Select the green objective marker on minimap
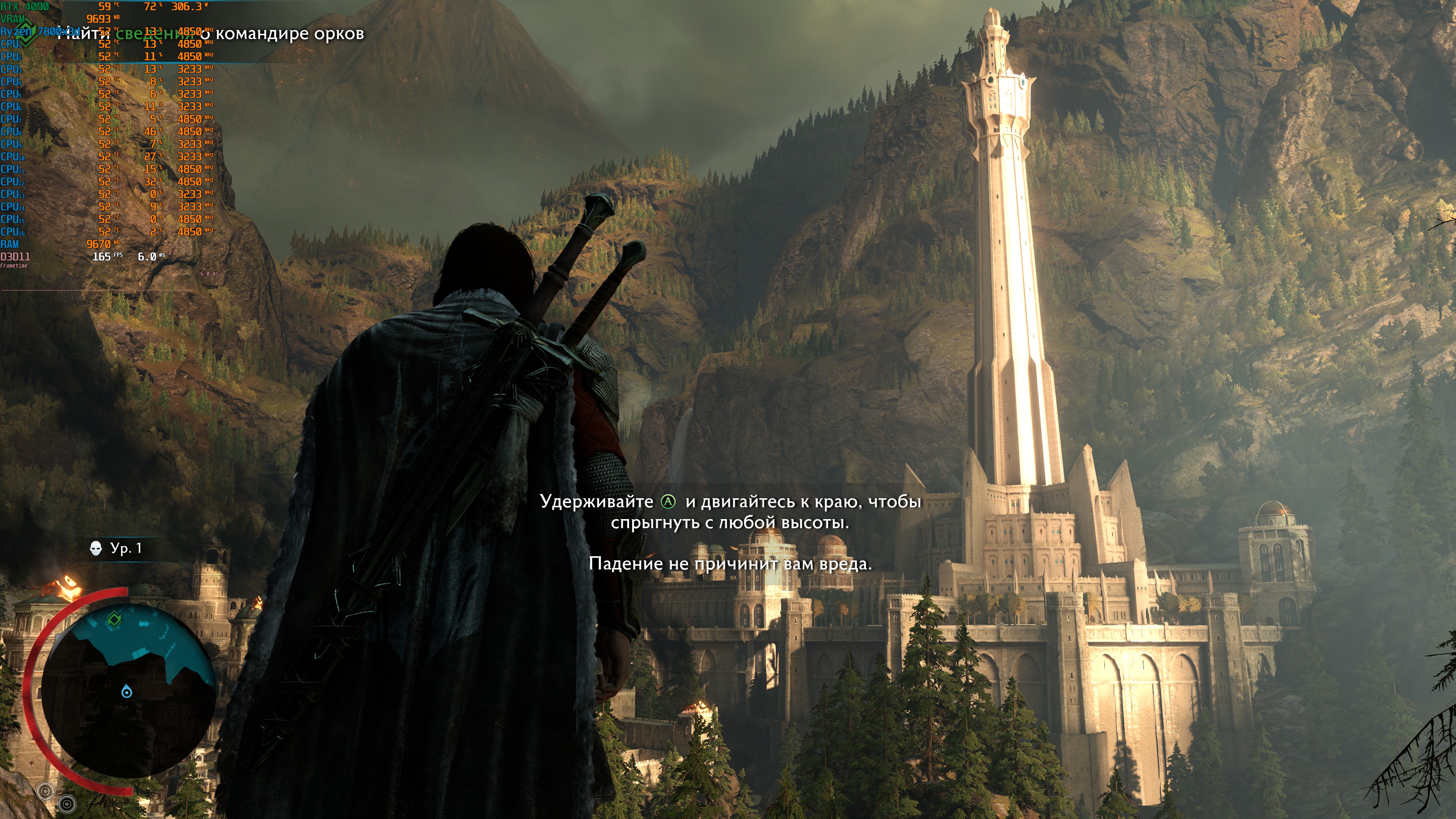This screenshot has width=1456, height=819. click(114, 621)
